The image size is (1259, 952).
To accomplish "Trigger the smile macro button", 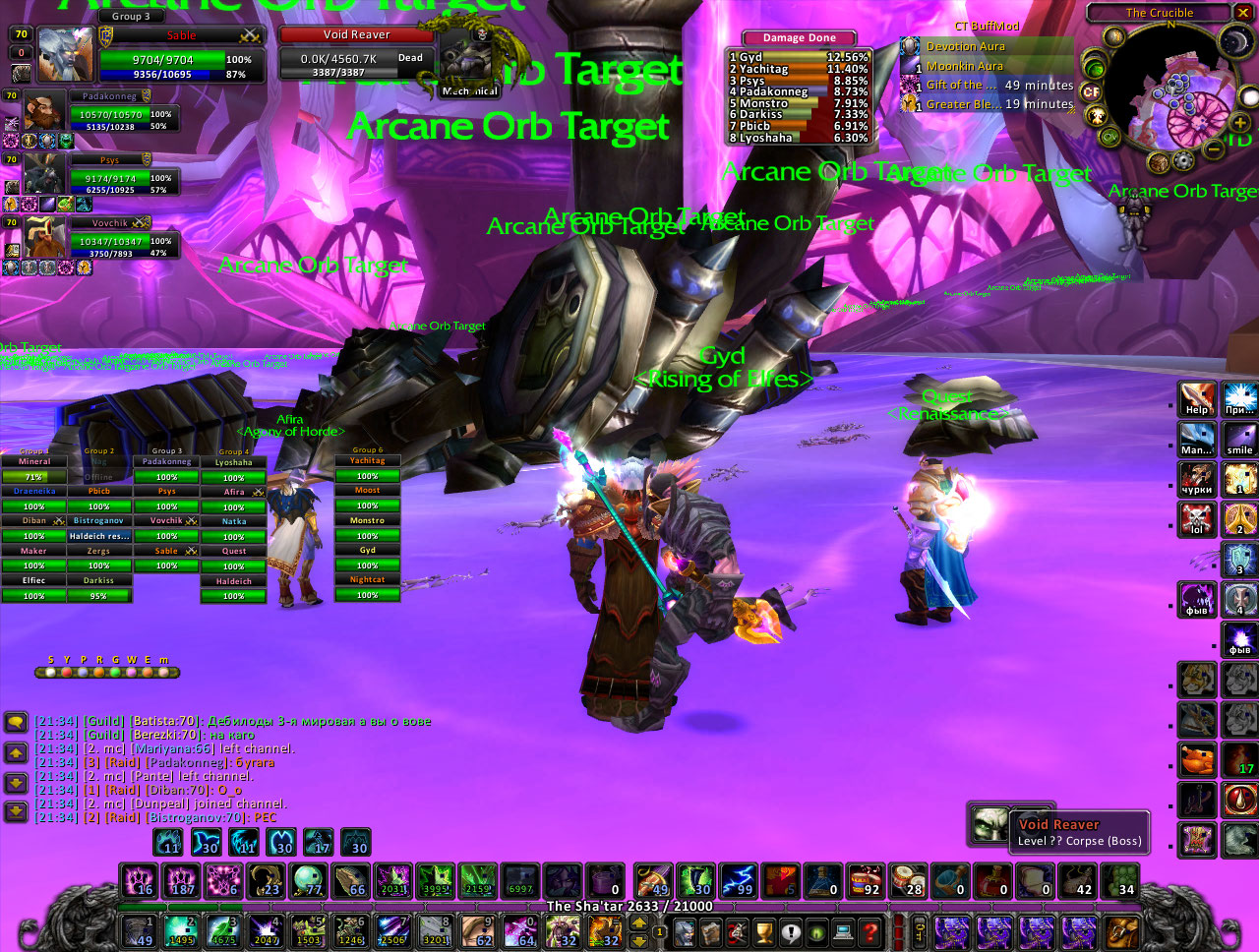I will [1239, 439].
